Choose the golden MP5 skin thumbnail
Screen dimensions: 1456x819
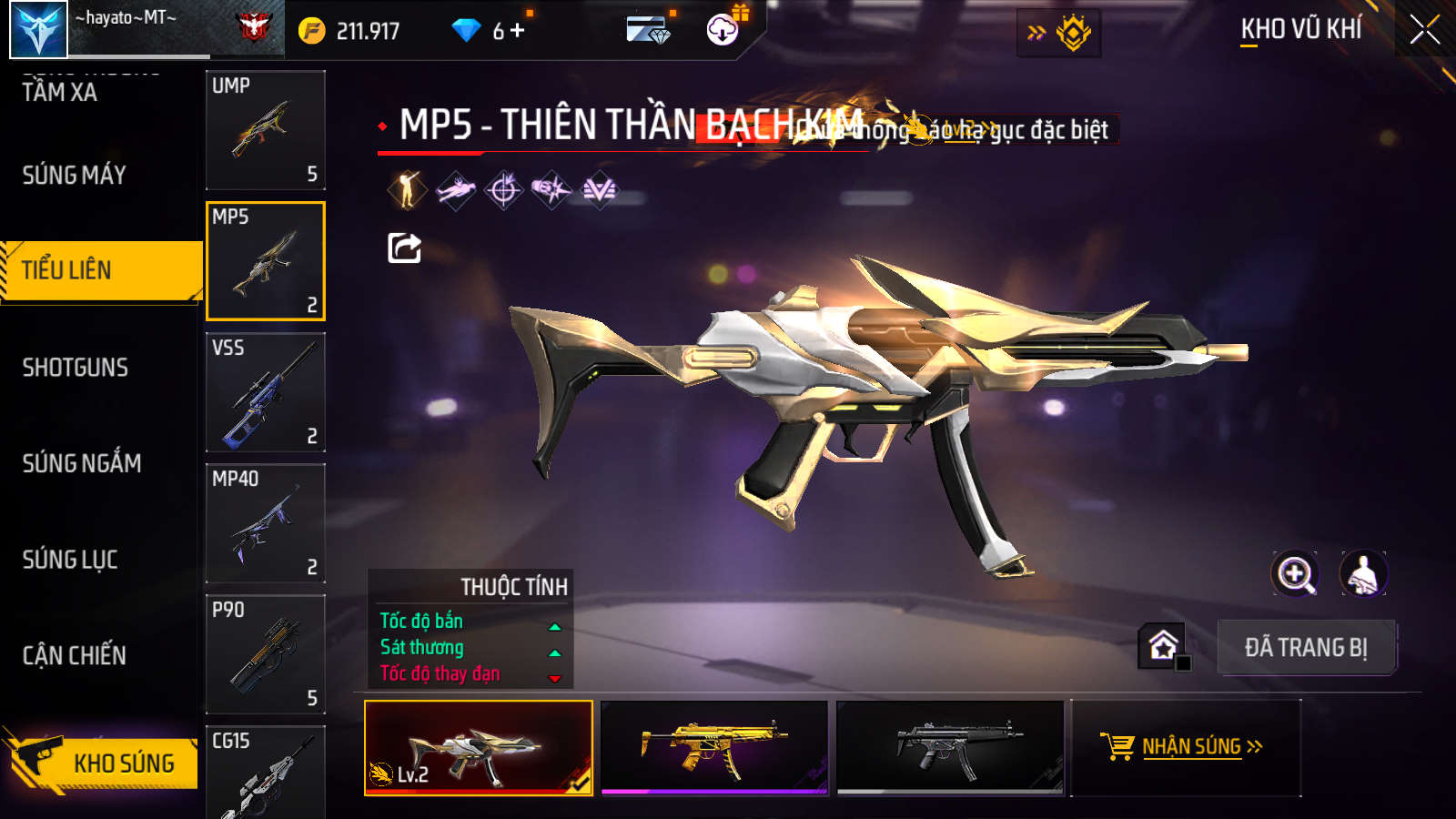tap(714, 747)
